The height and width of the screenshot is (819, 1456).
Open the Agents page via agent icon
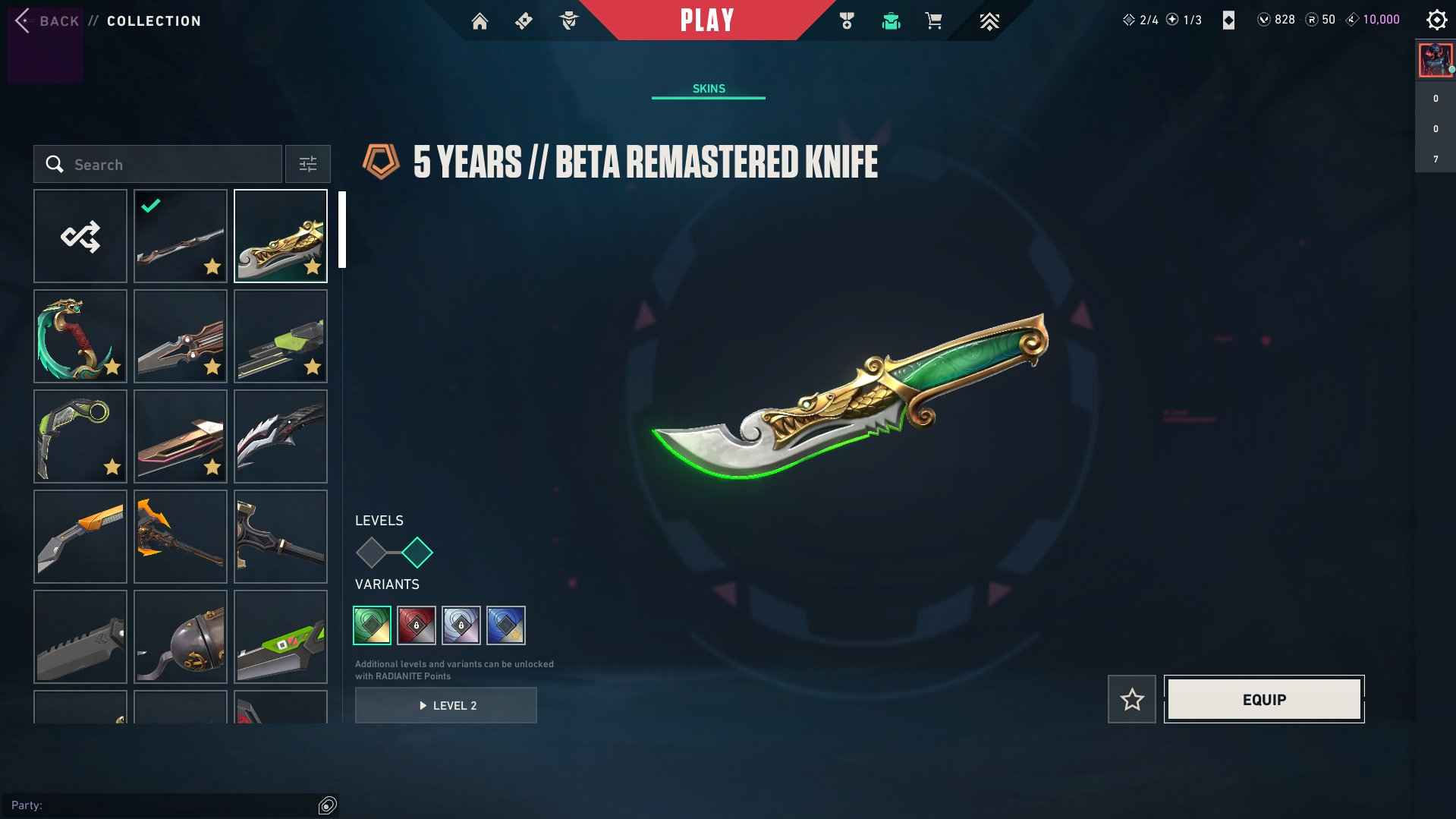[569, 20]
